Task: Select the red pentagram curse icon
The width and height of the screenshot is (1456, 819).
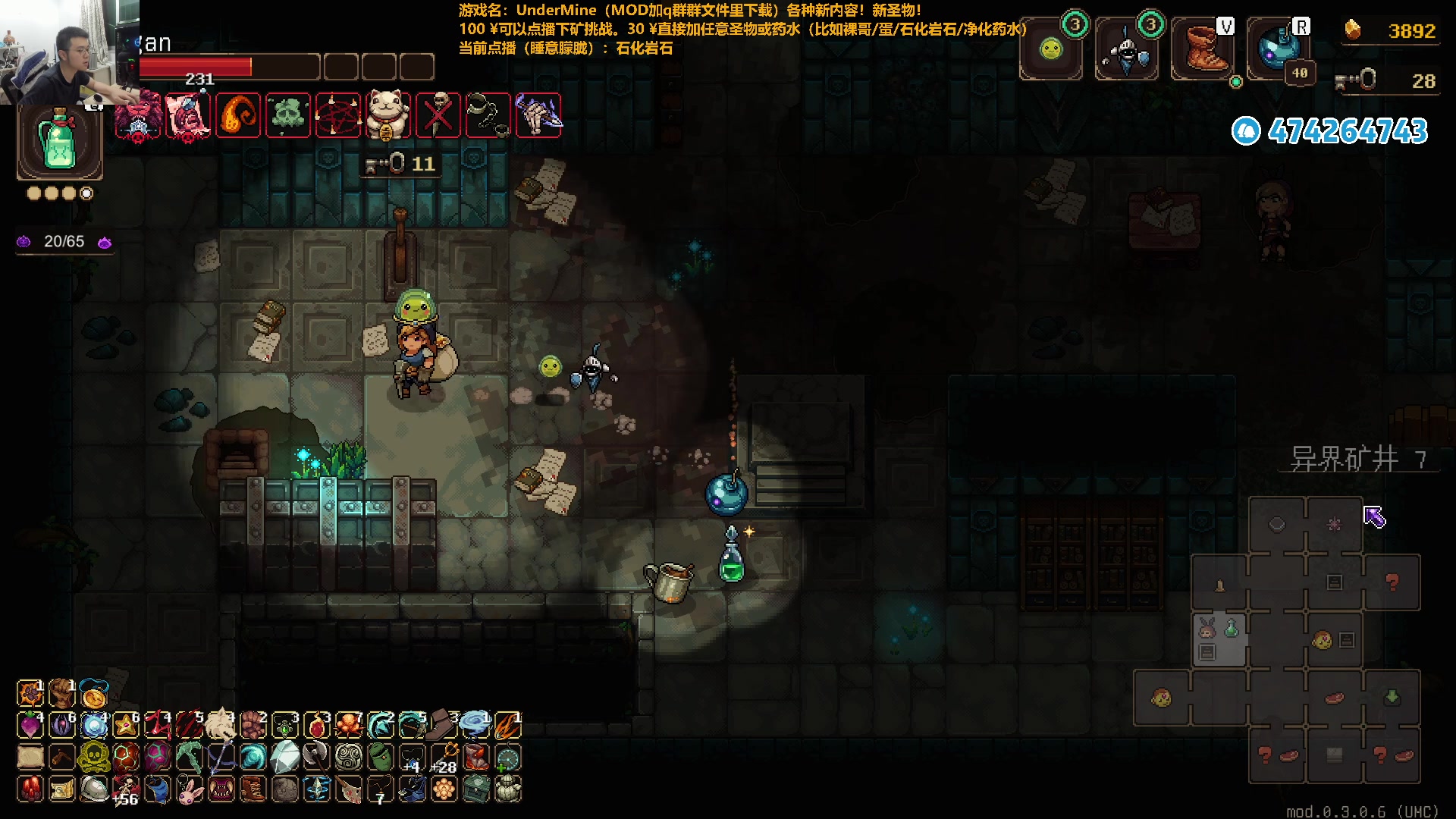Action: [x=337, y=116]
